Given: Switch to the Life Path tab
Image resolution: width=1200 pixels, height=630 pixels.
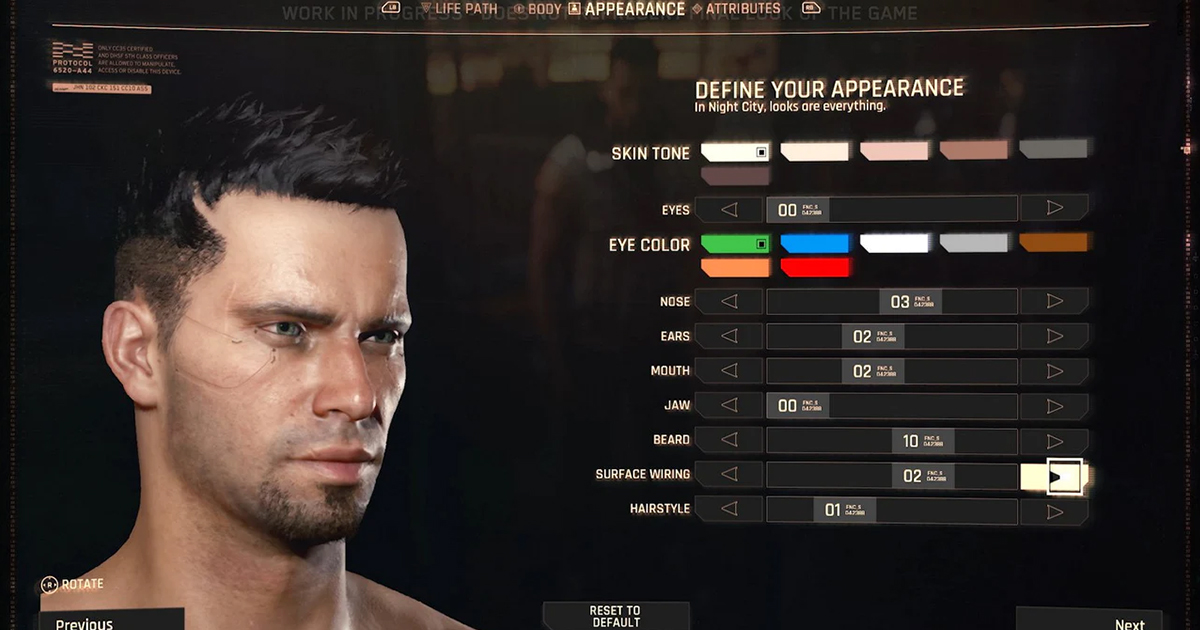Looking at the screenshot, I should point(466,9).
